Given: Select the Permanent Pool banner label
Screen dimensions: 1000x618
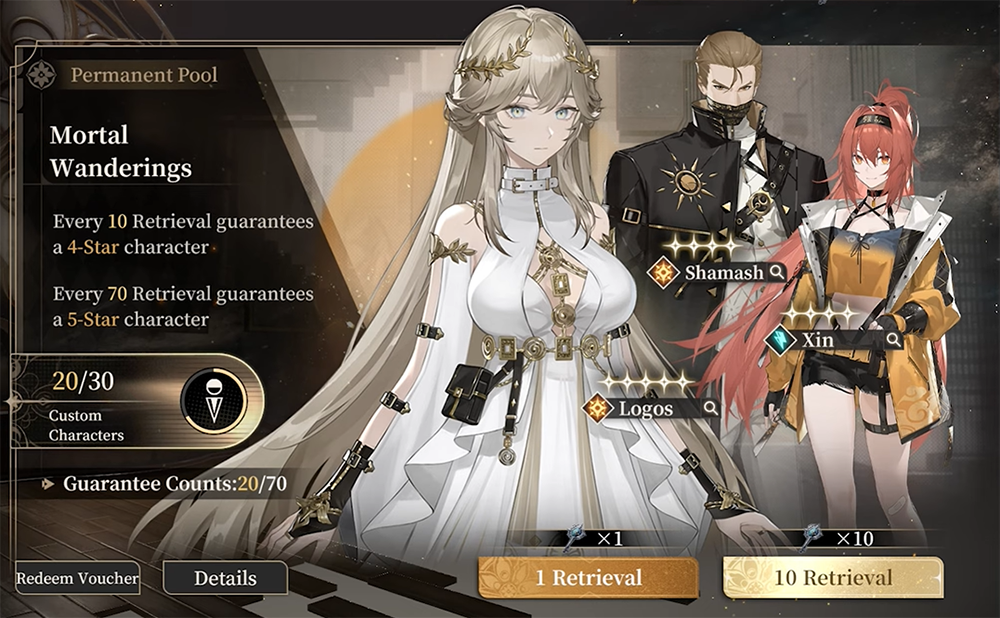Looking at the screenshot, I should tap(144, 74).
